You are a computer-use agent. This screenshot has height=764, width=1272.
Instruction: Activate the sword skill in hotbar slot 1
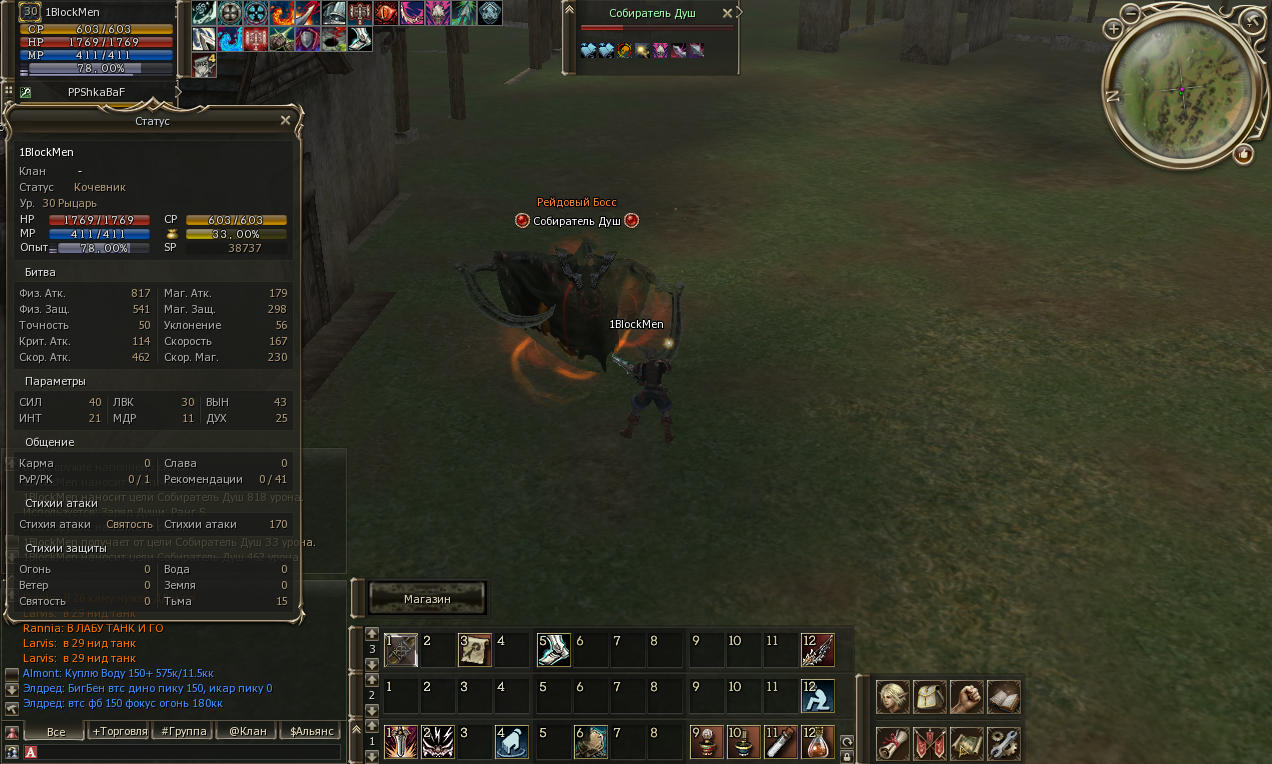[401, 742]
